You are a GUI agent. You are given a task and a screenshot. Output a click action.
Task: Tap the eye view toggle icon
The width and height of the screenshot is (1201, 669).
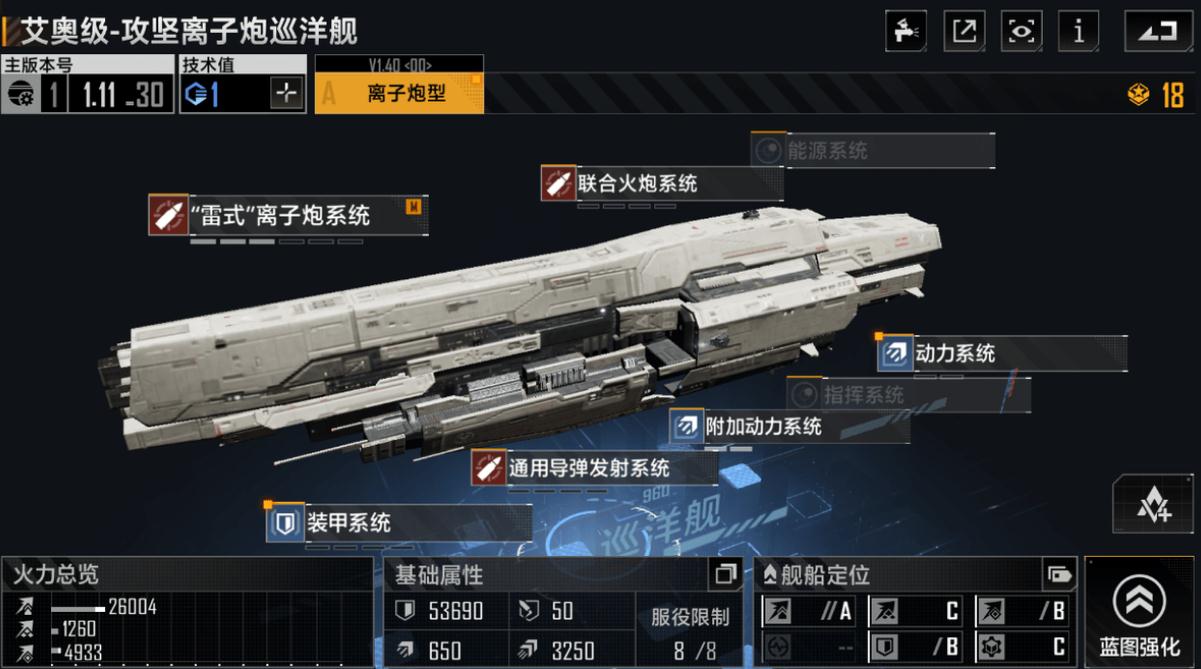point(1021,30)
